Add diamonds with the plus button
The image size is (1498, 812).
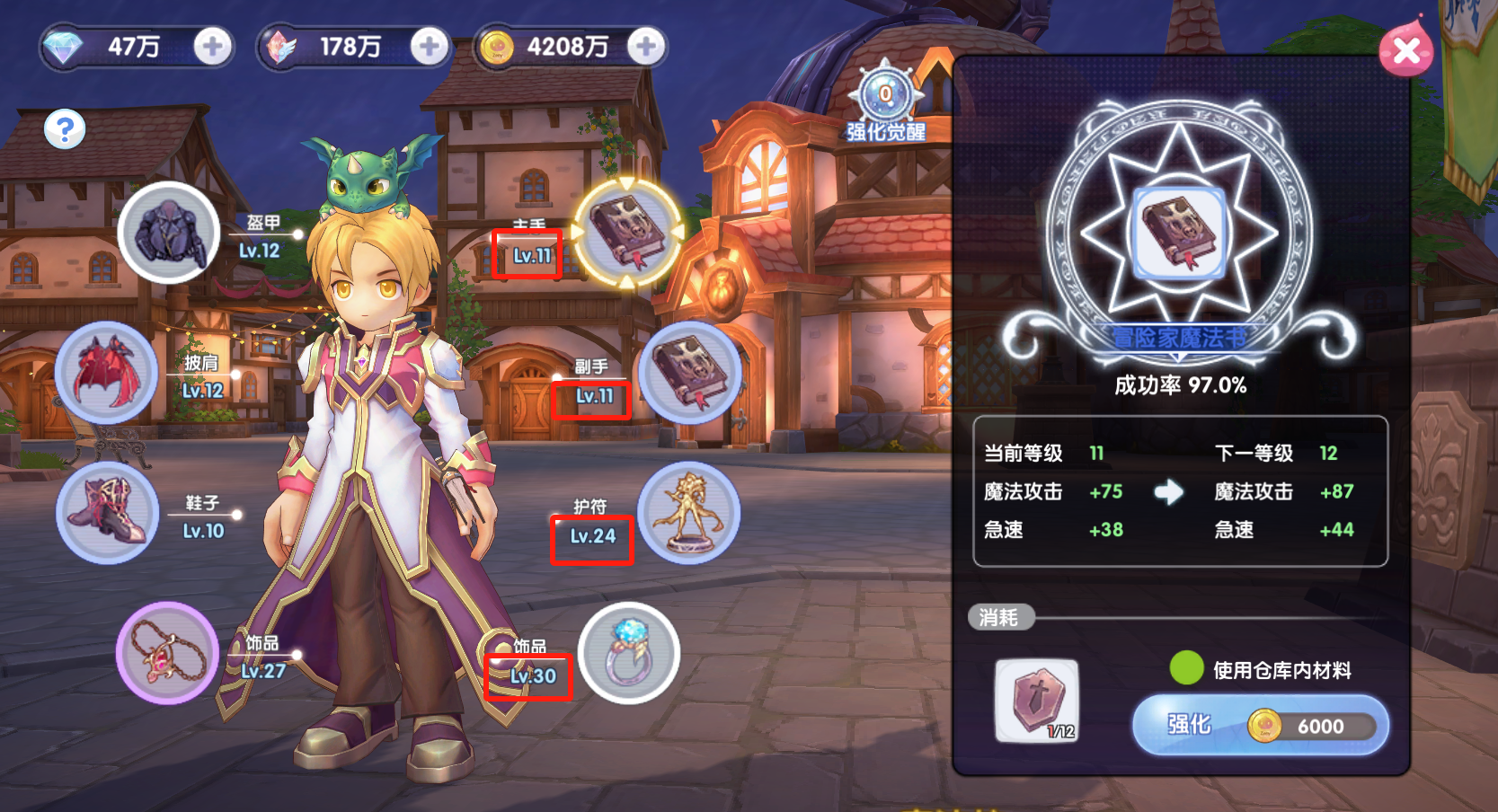click(212, 47)
